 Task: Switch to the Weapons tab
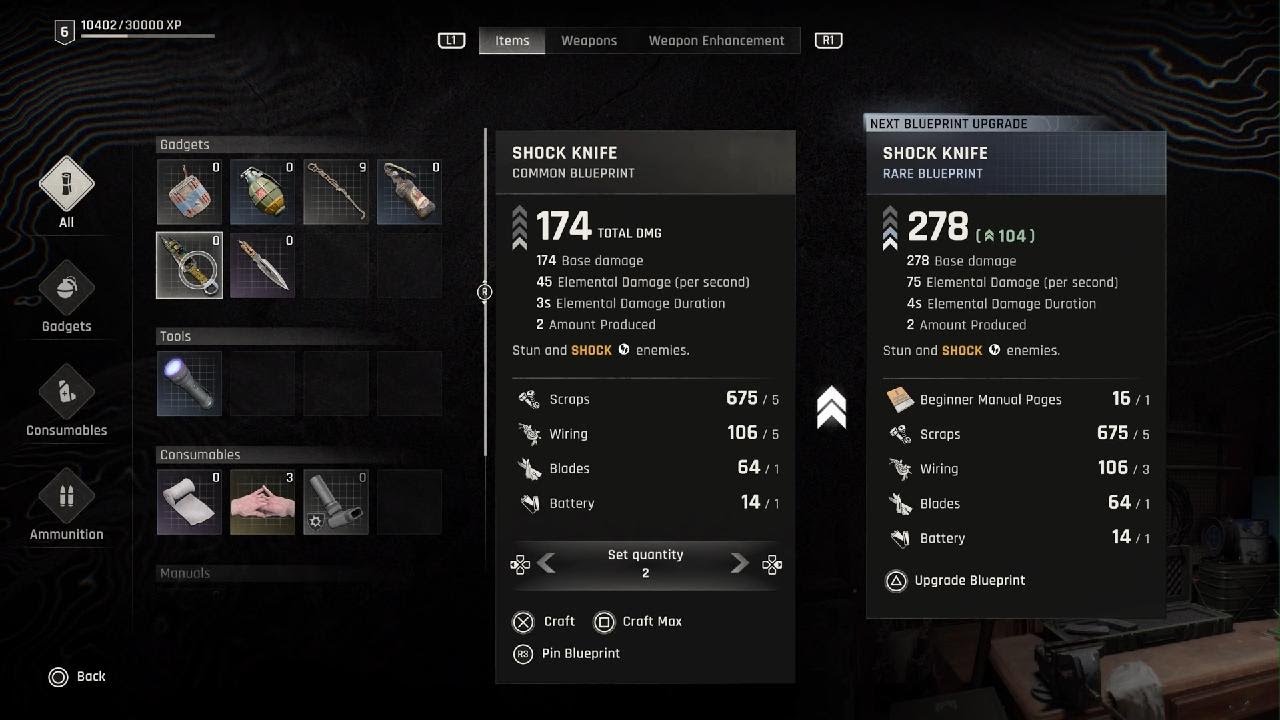[589, 41]
